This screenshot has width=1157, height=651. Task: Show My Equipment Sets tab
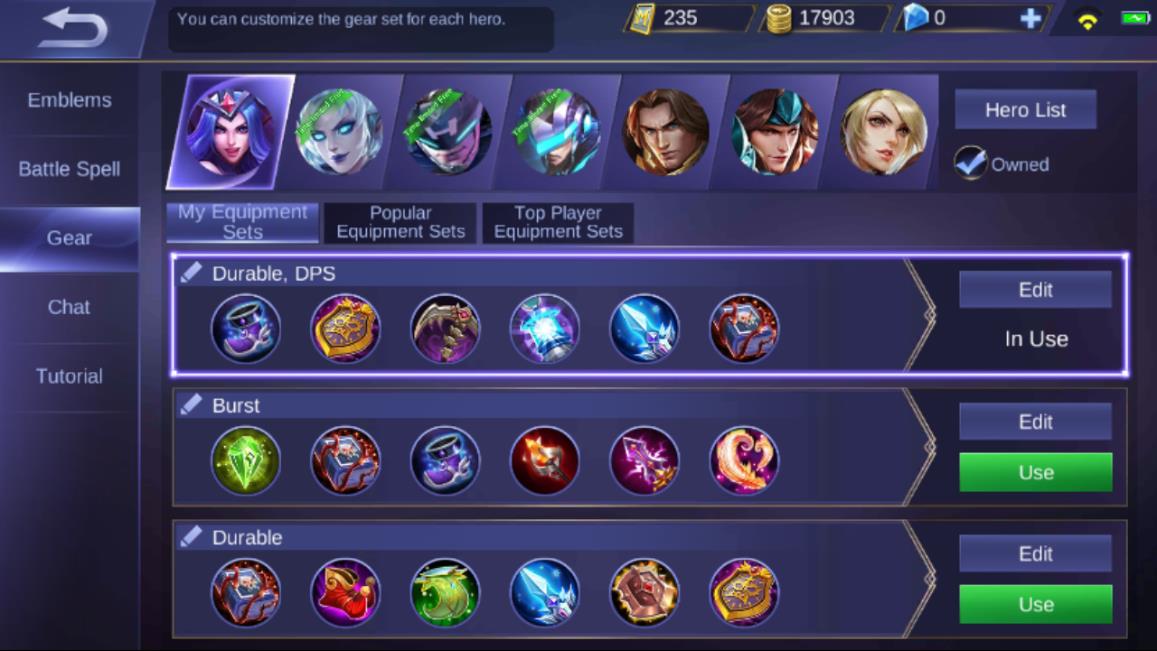click(x=242, y=222)
